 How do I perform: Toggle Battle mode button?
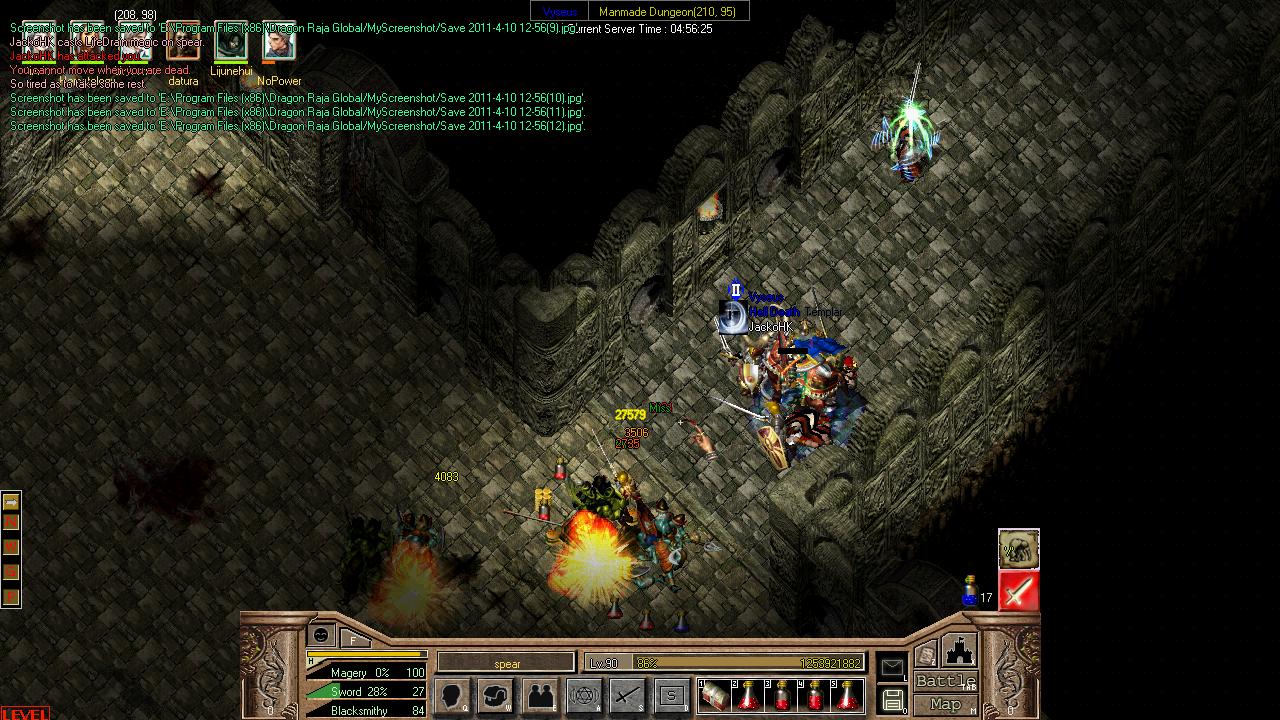pyautogui.click(x=945, y=681)
